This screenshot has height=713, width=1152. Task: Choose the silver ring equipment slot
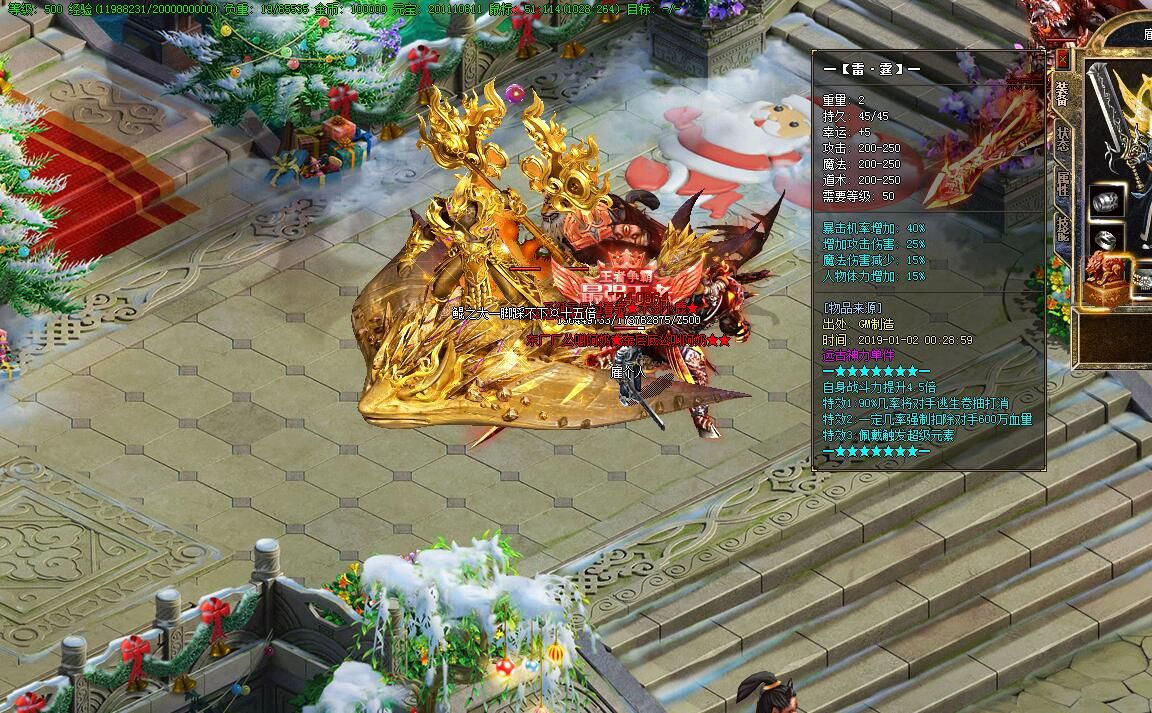click(x=1107, y=240)
